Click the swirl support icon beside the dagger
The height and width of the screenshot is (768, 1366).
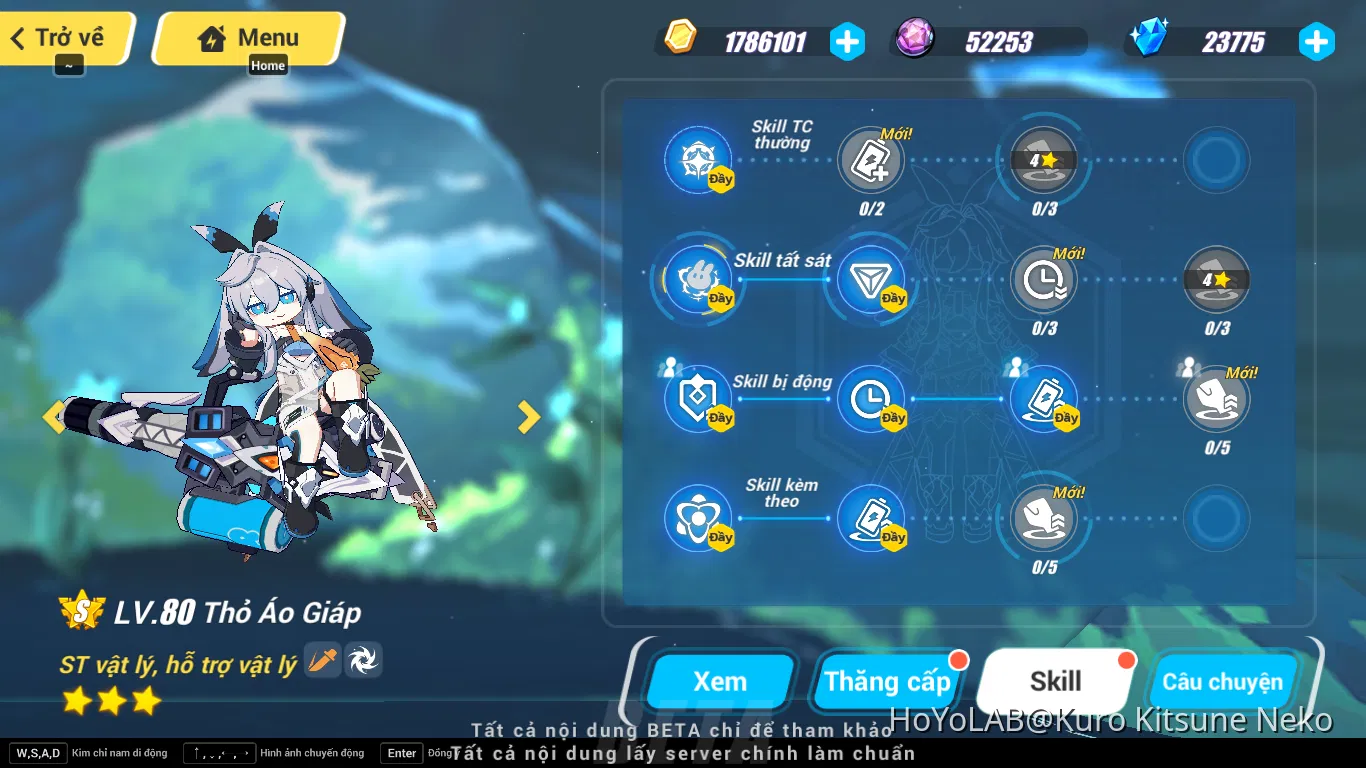tap(364, 661)
